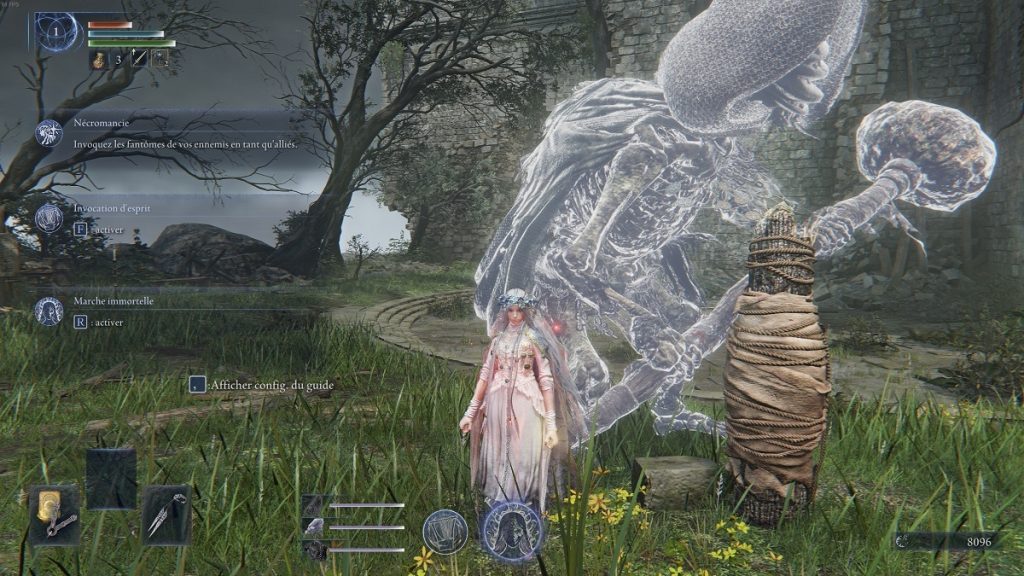The image size is (1024, 576).
Task: Open the Afficher config. du guide option
Action: pos(199,384)
